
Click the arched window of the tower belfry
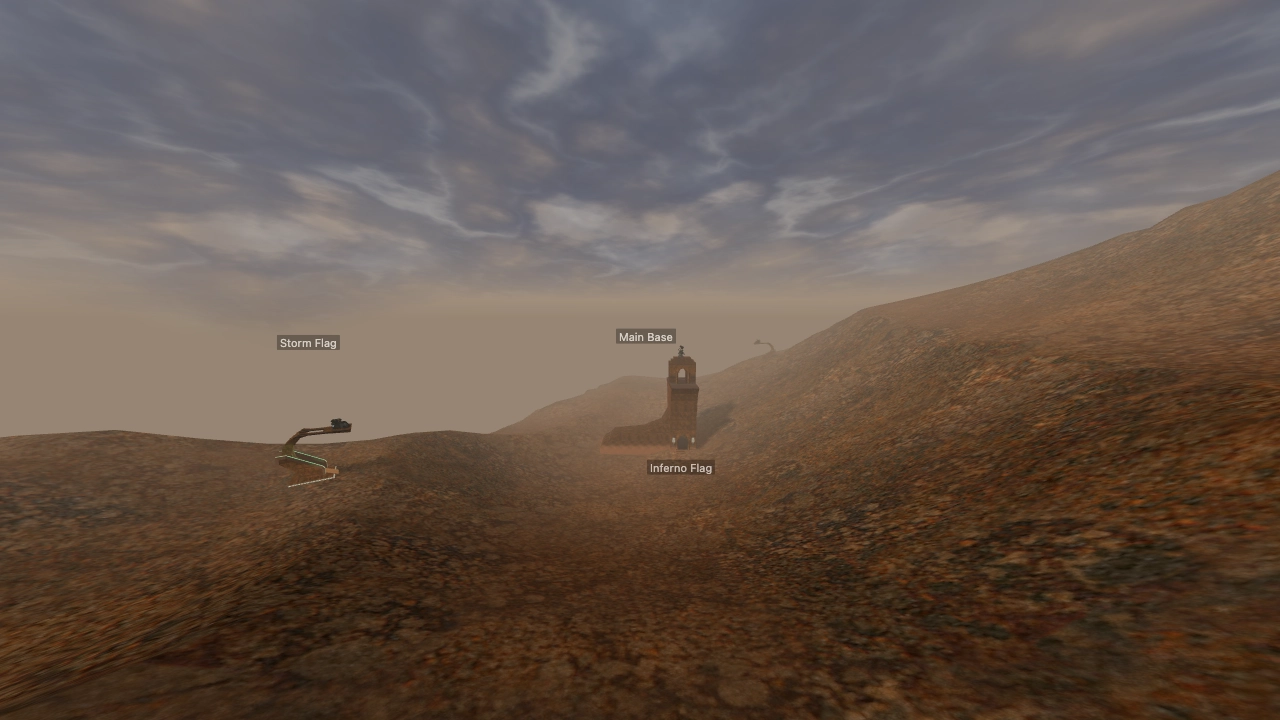click(x=682, y=371)
